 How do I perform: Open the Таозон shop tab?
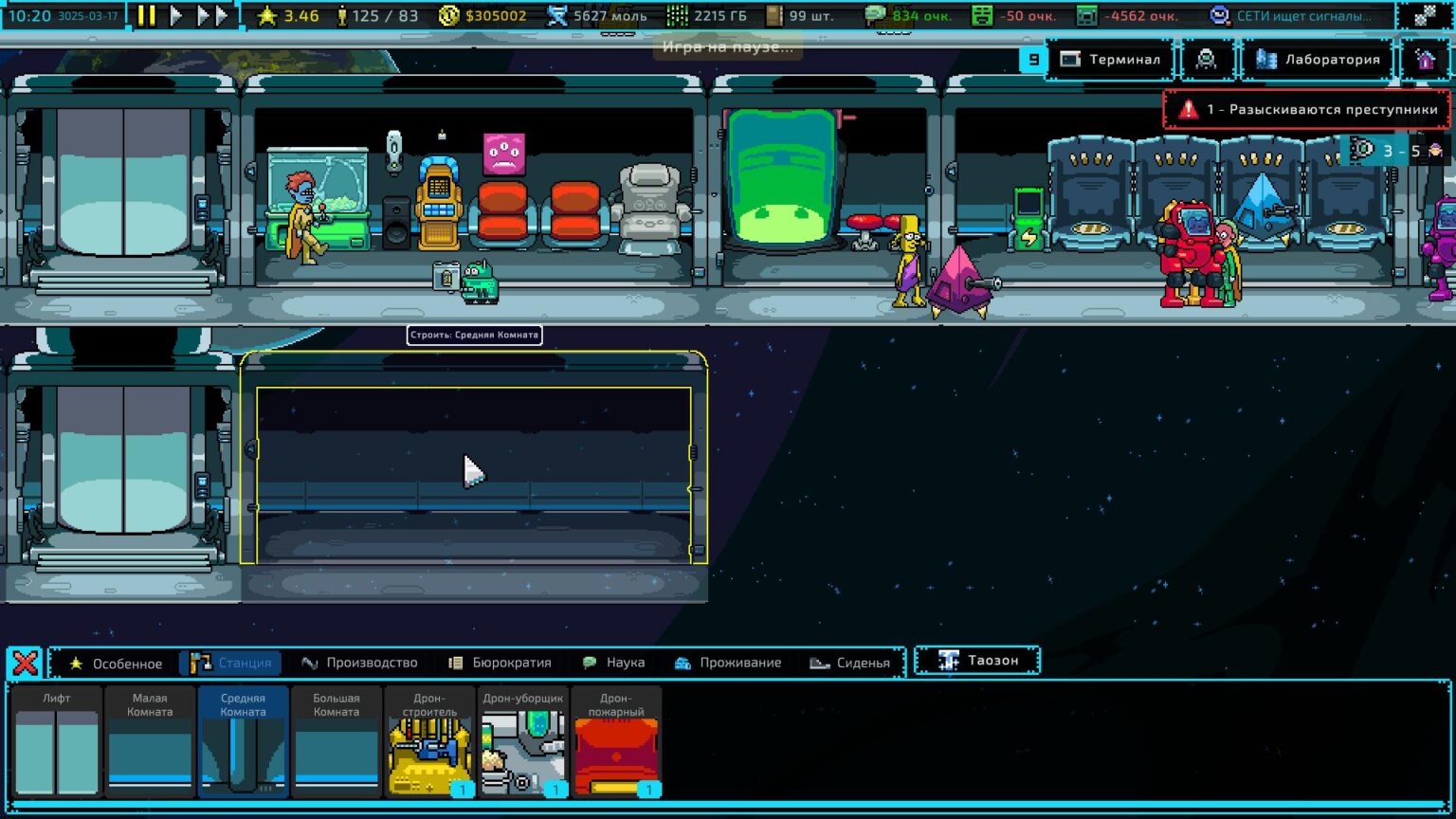tap(978, 661)
